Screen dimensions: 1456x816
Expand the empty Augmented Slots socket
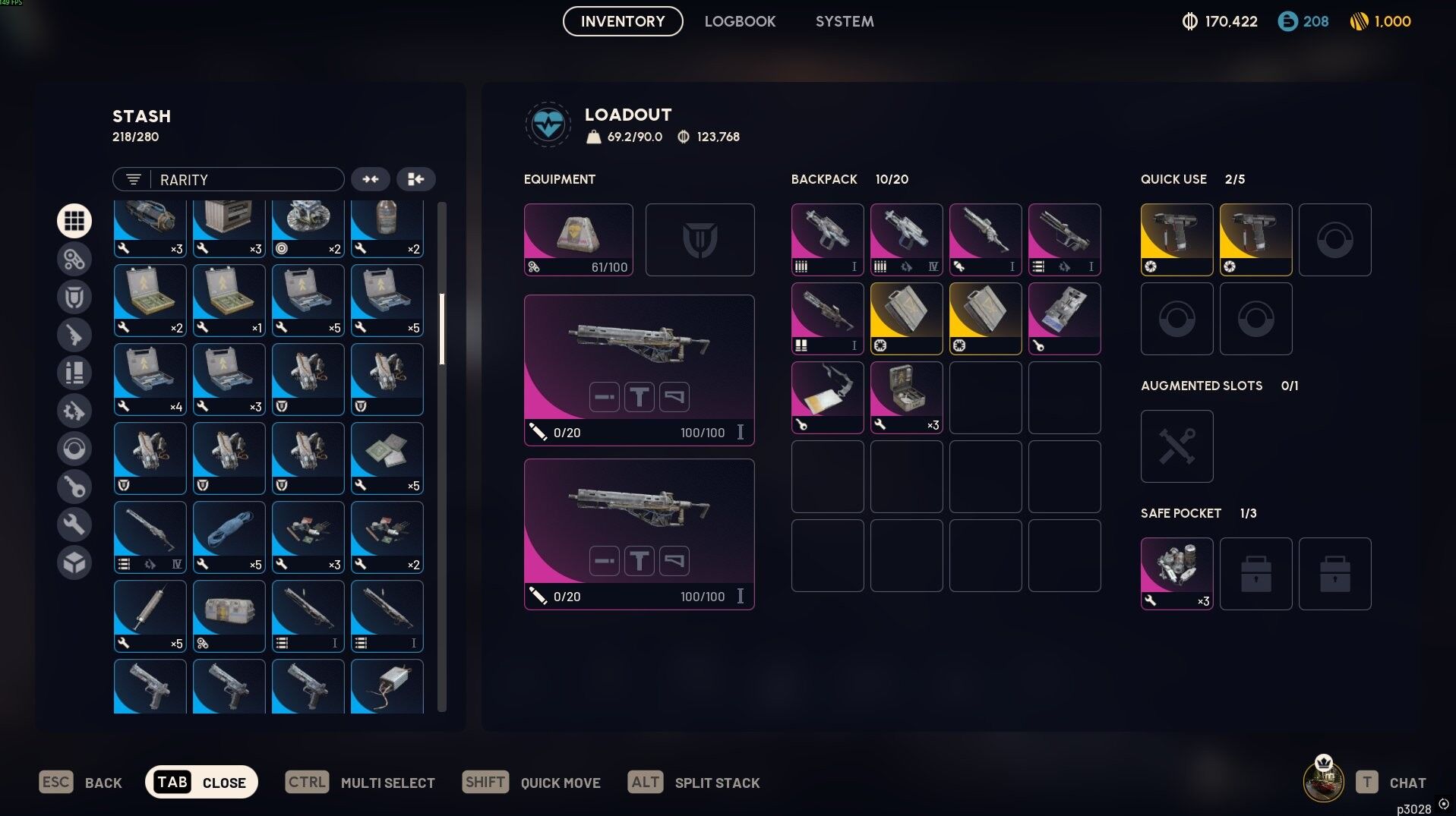tap(1176, 446)
